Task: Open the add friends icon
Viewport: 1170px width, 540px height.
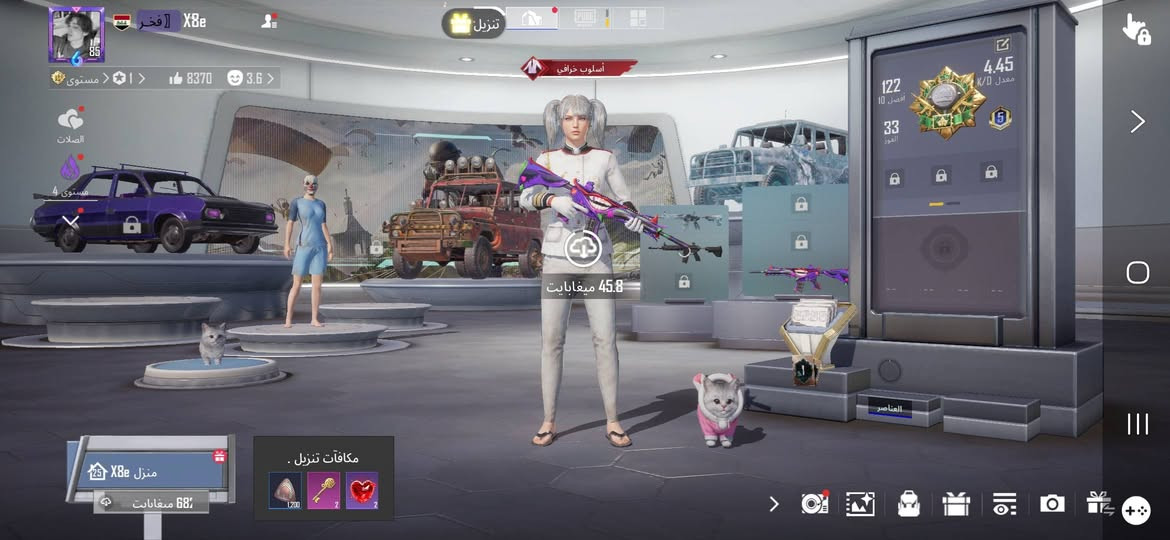Action: 268,21
